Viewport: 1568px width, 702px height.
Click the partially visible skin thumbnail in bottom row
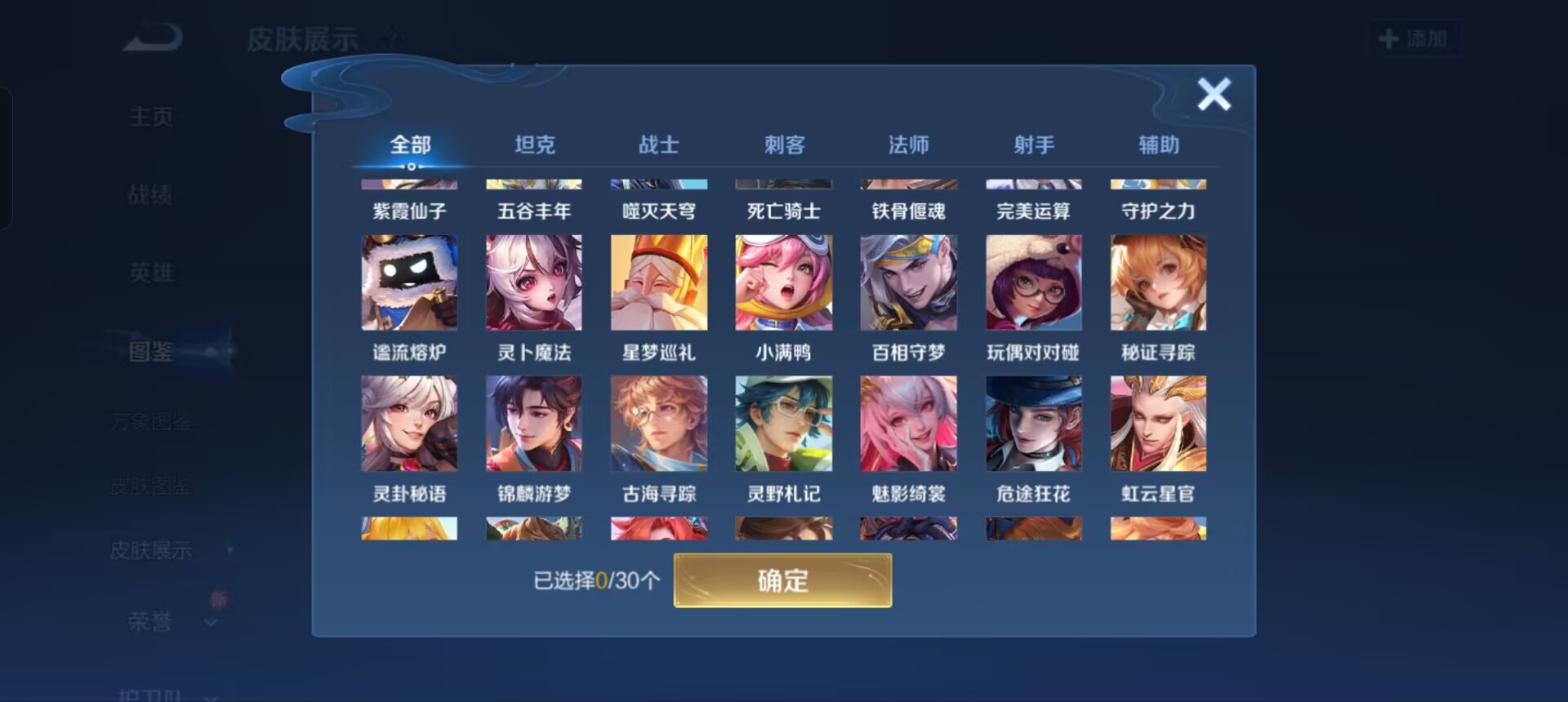coord(409,531)
